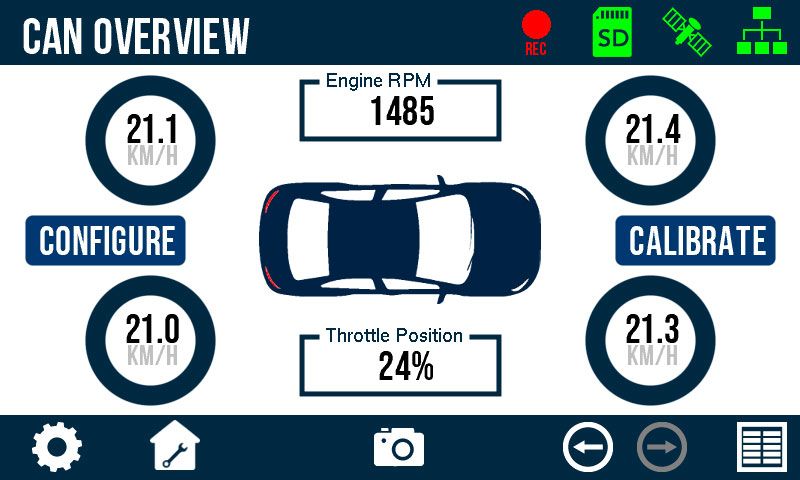Viewport: 800px width, 480px height.
Task: Go forward with the right arrow
Action: [x=661, y=447]
